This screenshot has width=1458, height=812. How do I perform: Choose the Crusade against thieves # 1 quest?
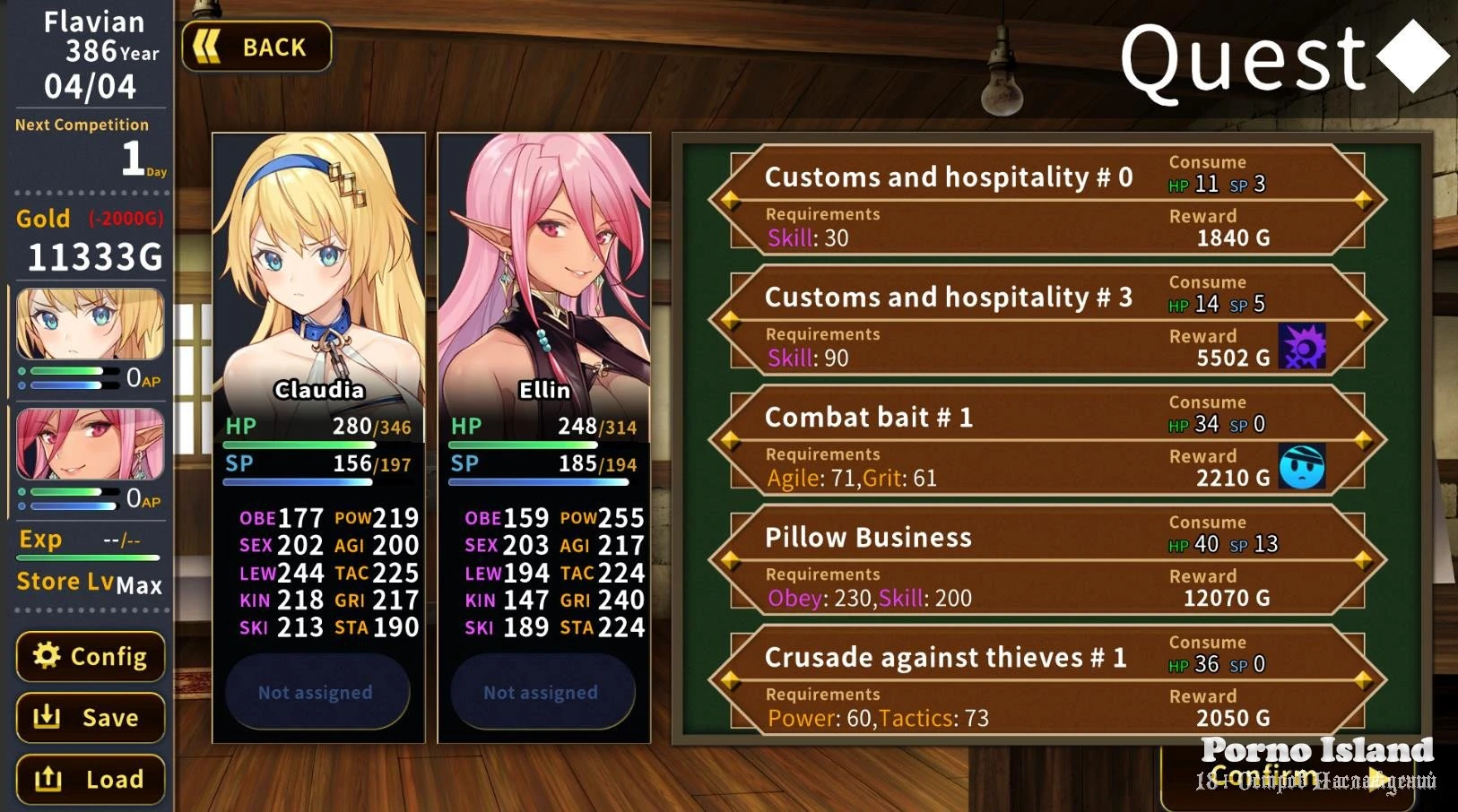click(1047, 679)
